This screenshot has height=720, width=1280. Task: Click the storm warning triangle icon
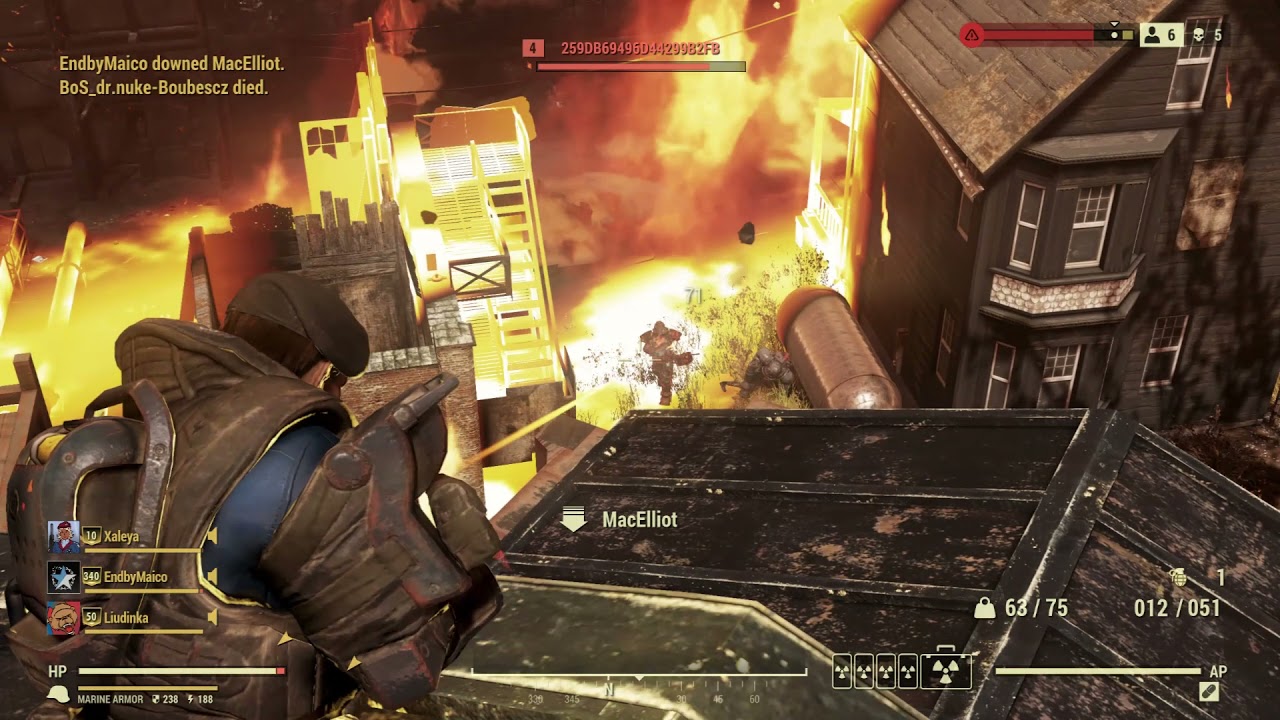(972, 35)
